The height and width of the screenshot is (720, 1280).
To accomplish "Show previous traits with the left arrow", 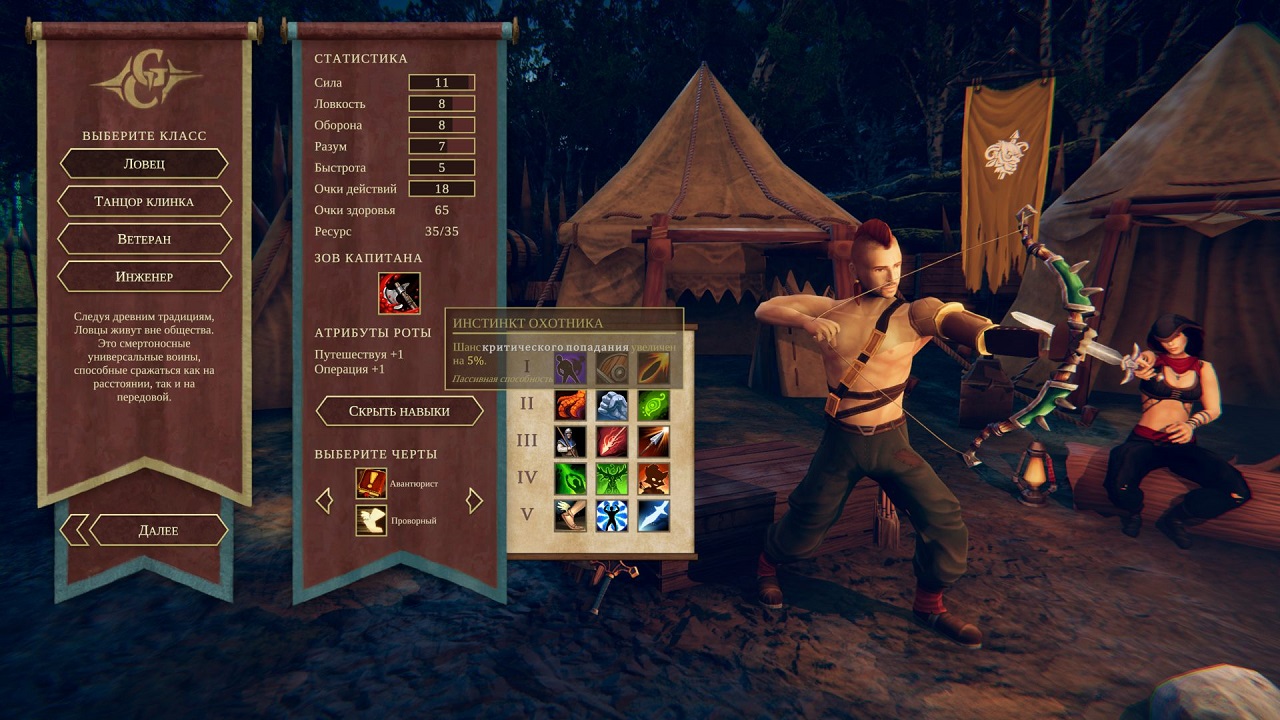I will 324,500.
